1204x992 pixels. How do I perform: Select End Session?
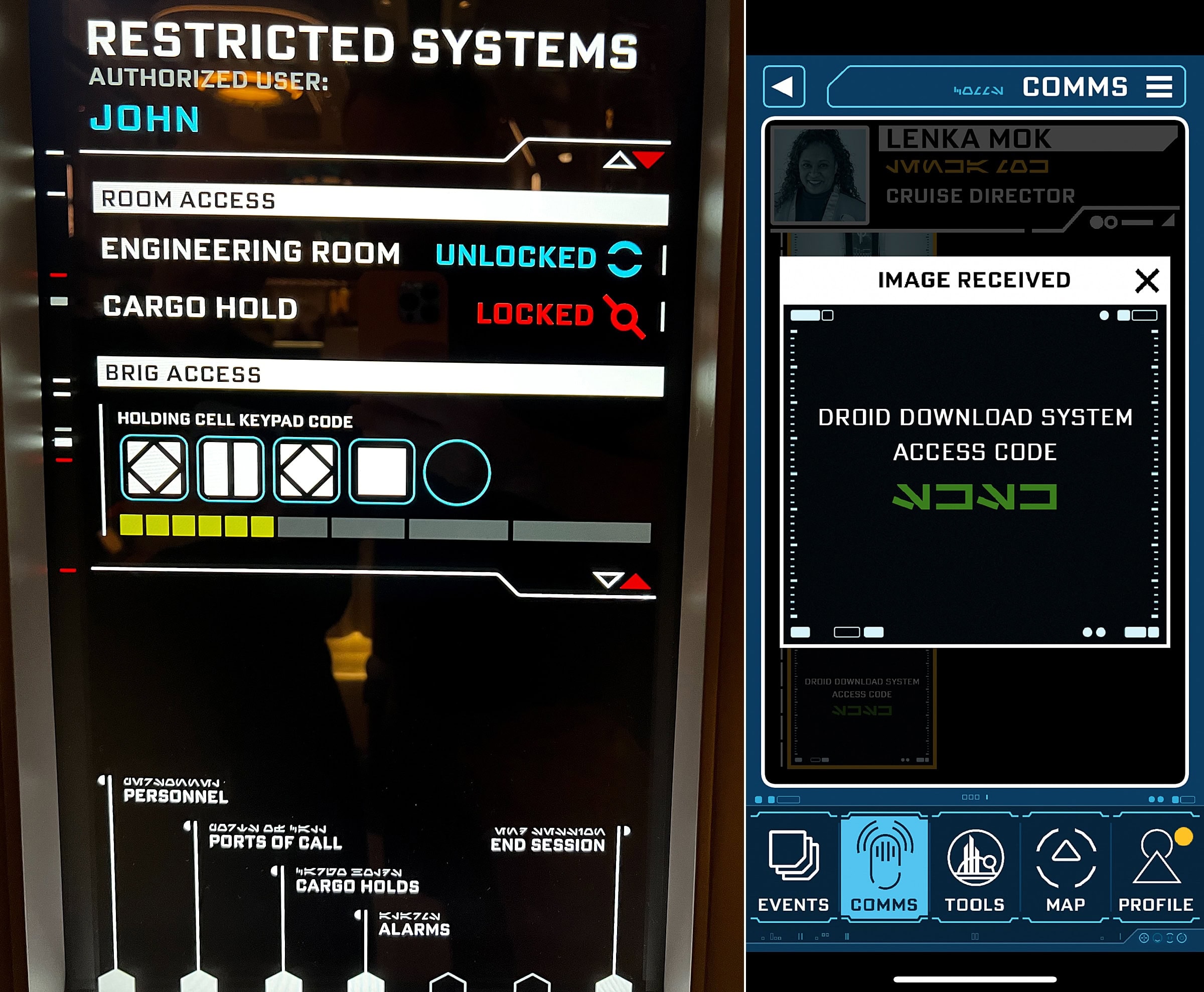click(547, 844)
